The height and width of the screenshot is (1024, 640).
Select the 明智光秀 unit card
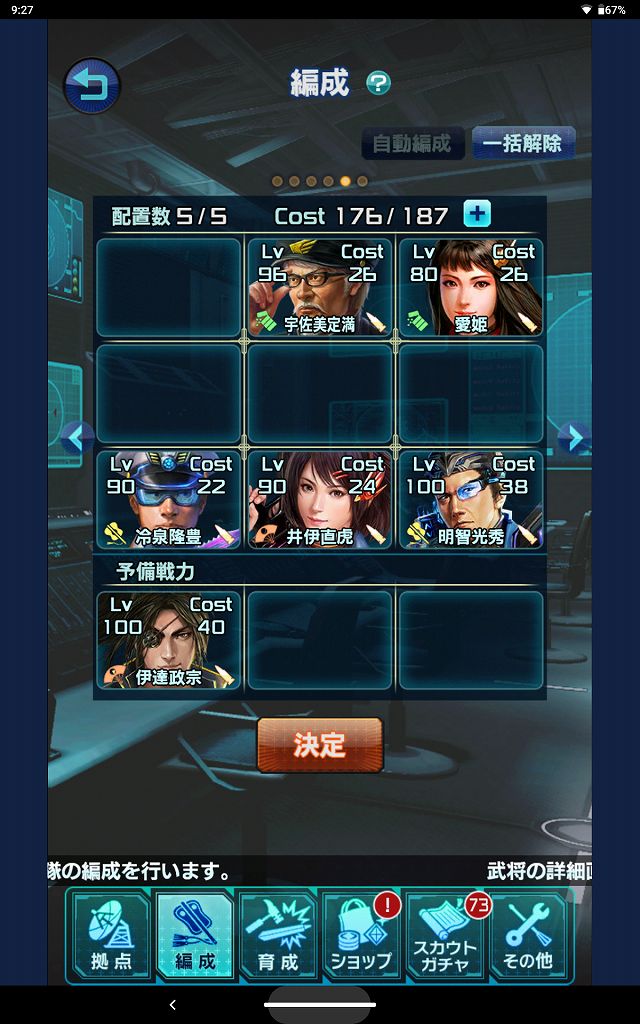(471, 499)
